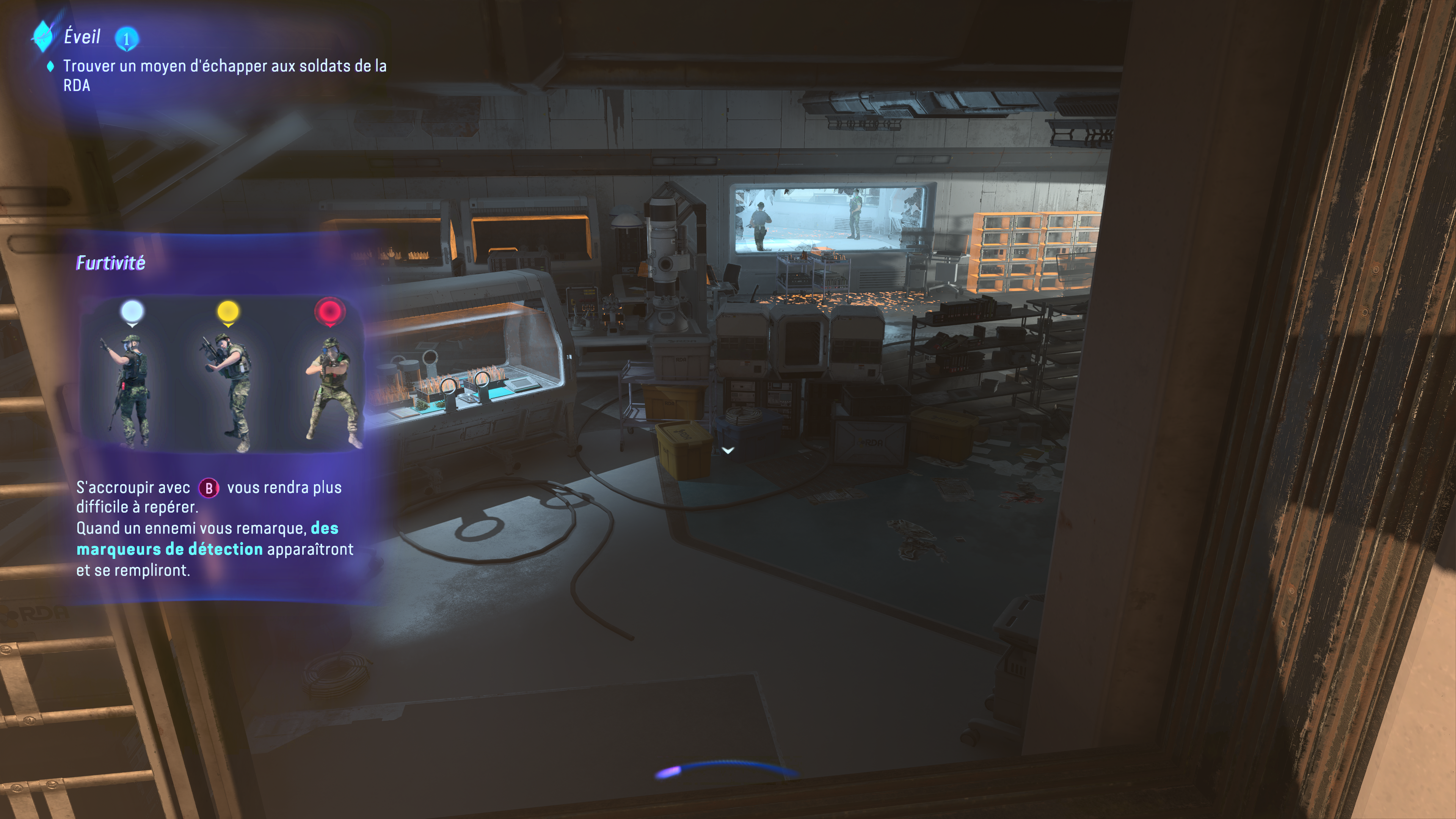Click the yellow detection marker illustration
This screenshot has width=1456, height=819.
pyautogui.click(x=228, y=312)
